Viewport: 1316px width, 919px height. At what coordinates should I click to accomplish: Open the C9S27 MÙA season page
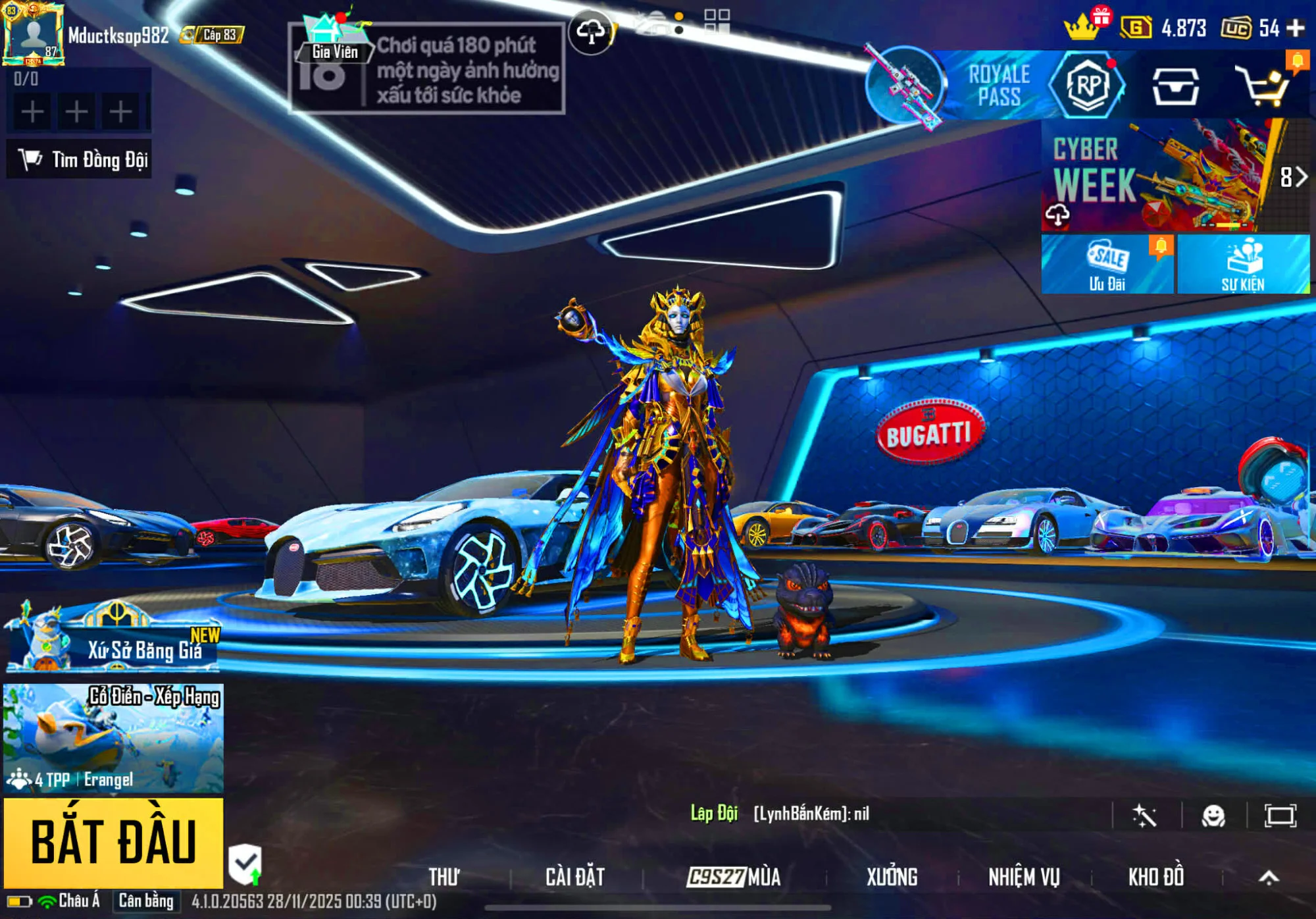tap(733, 877)
